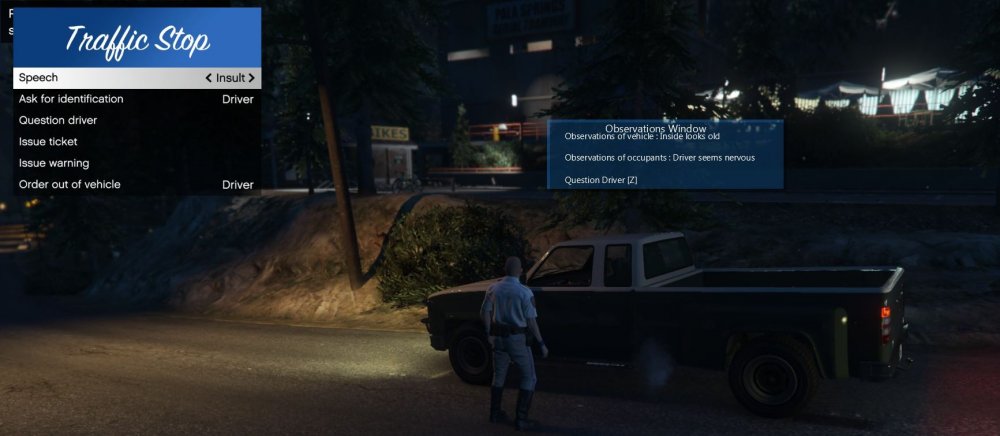Image resolution: width=1000 pixels, height=436 pixels.
Task: Cycle Speech option with the left arrow
Action: pos(208,78)
